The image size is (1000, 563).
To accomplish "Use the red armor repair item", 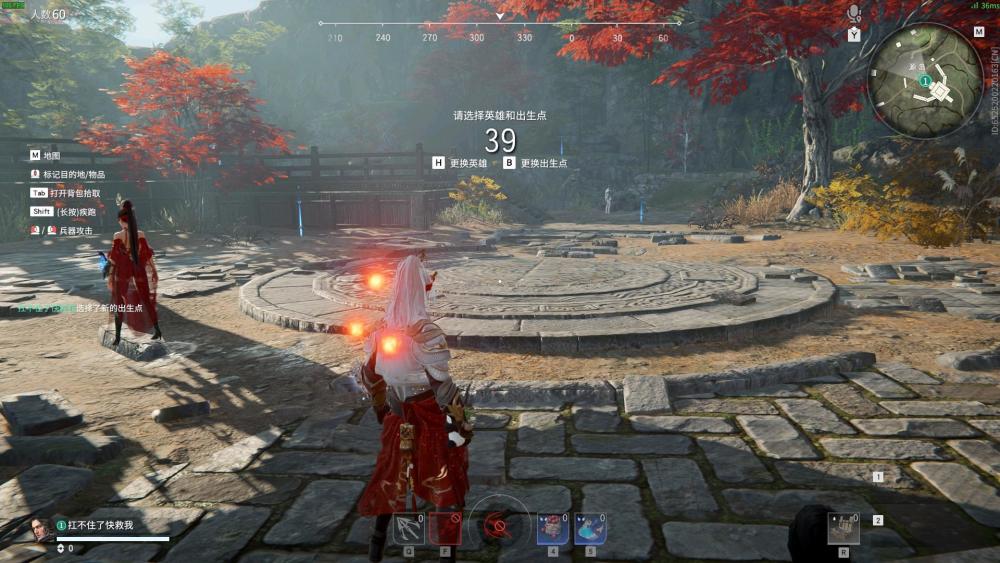I will coord(552,527).
